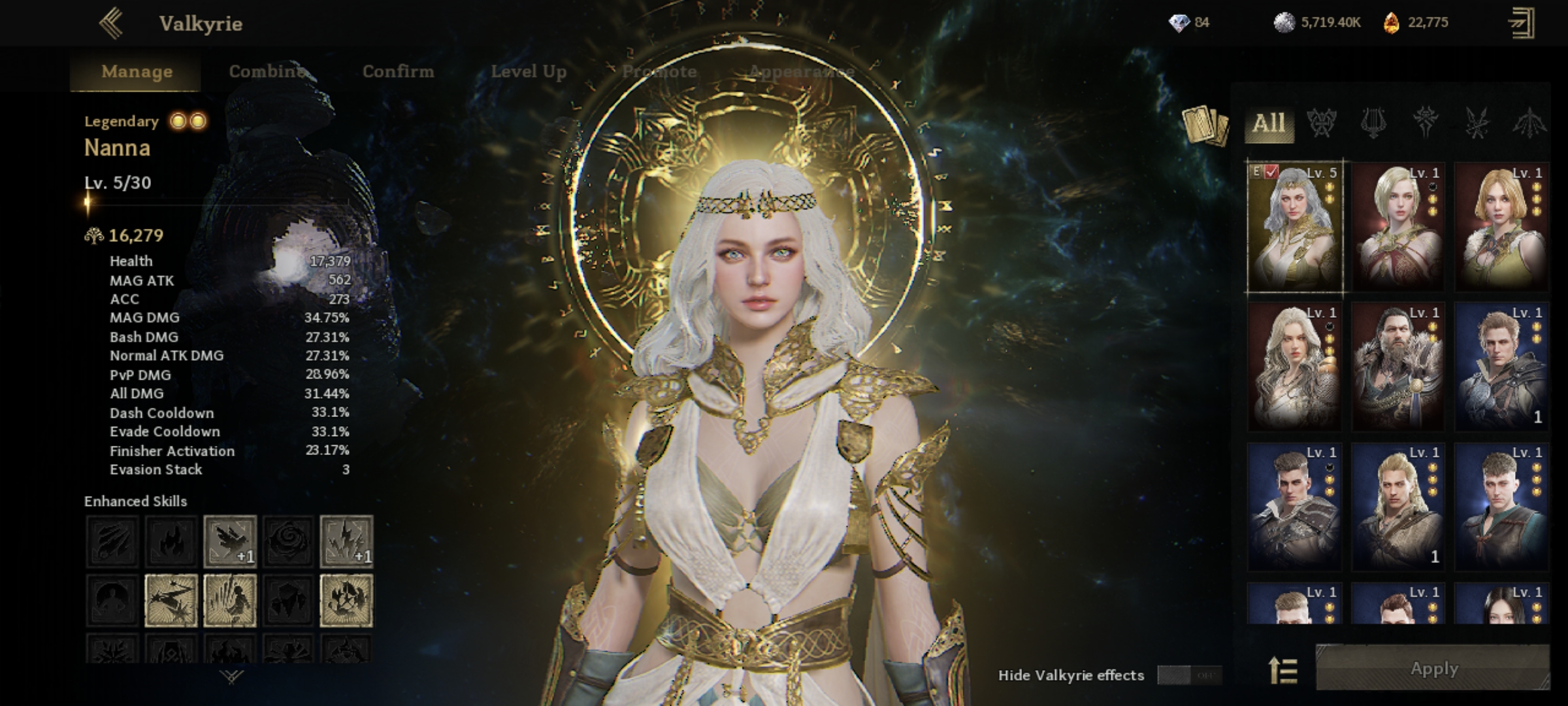The image size is (1568, 706).
Task: Filter by the lyre class icon
Action: click(x=1373, y=123)
